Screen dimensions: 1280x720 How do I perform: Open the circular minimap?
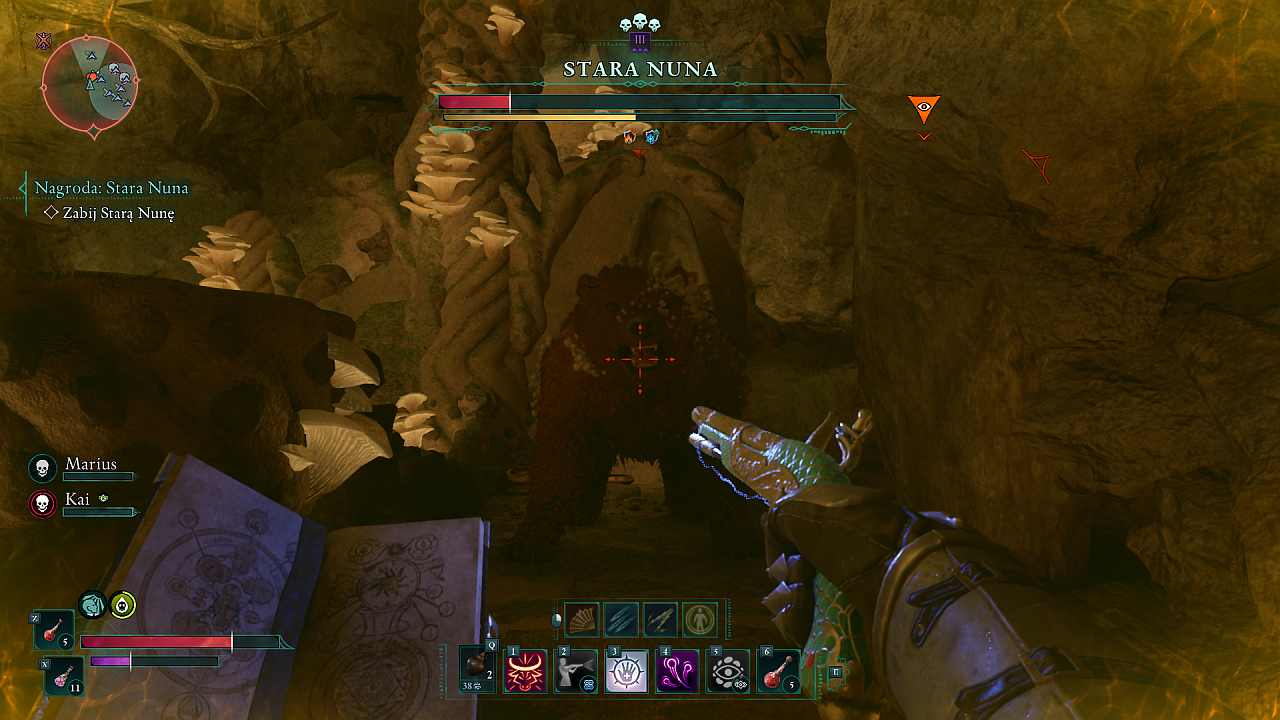[x=90, y=85]
